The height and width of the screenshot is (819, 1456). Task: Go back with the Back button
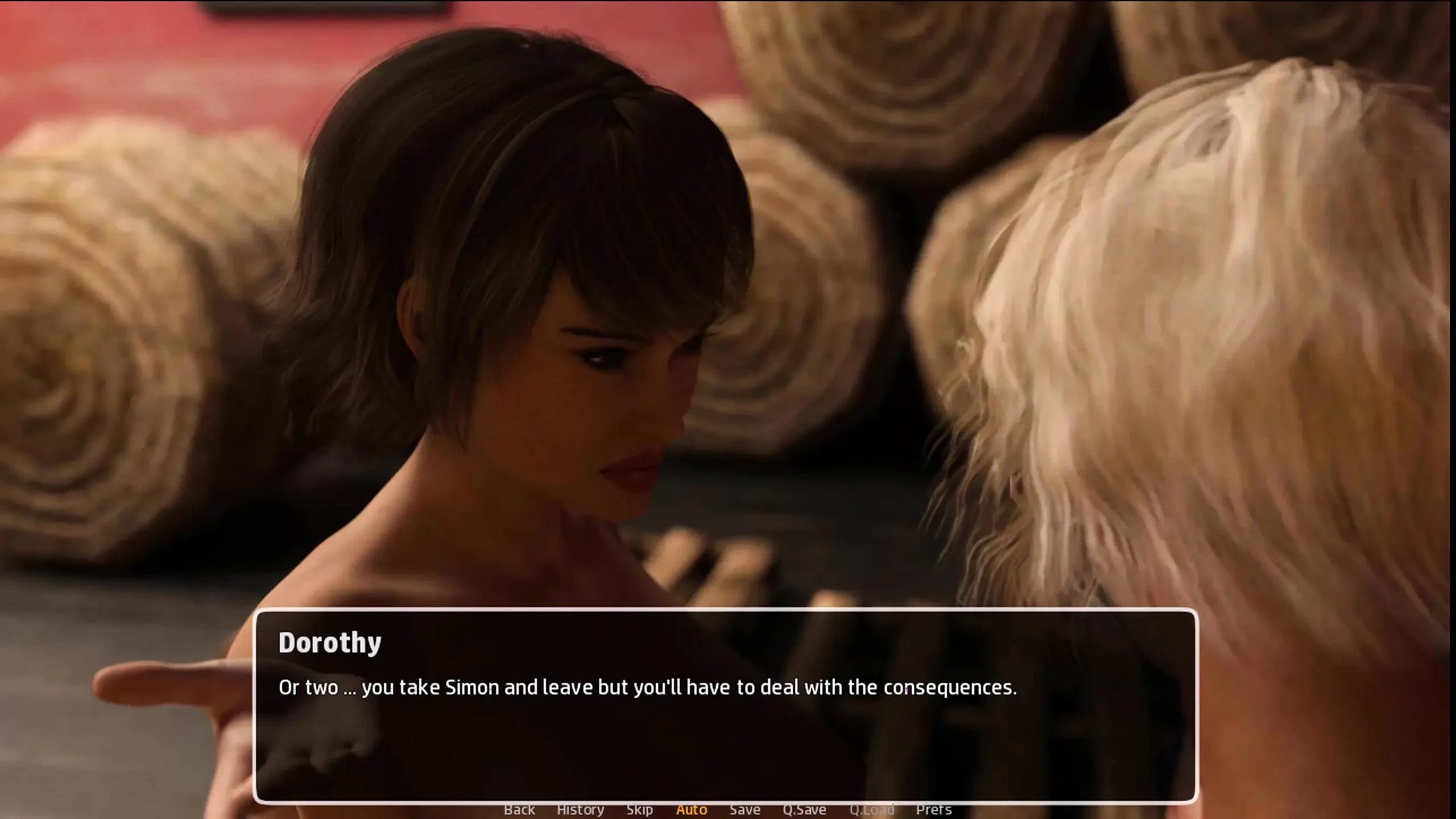(519, 809)
